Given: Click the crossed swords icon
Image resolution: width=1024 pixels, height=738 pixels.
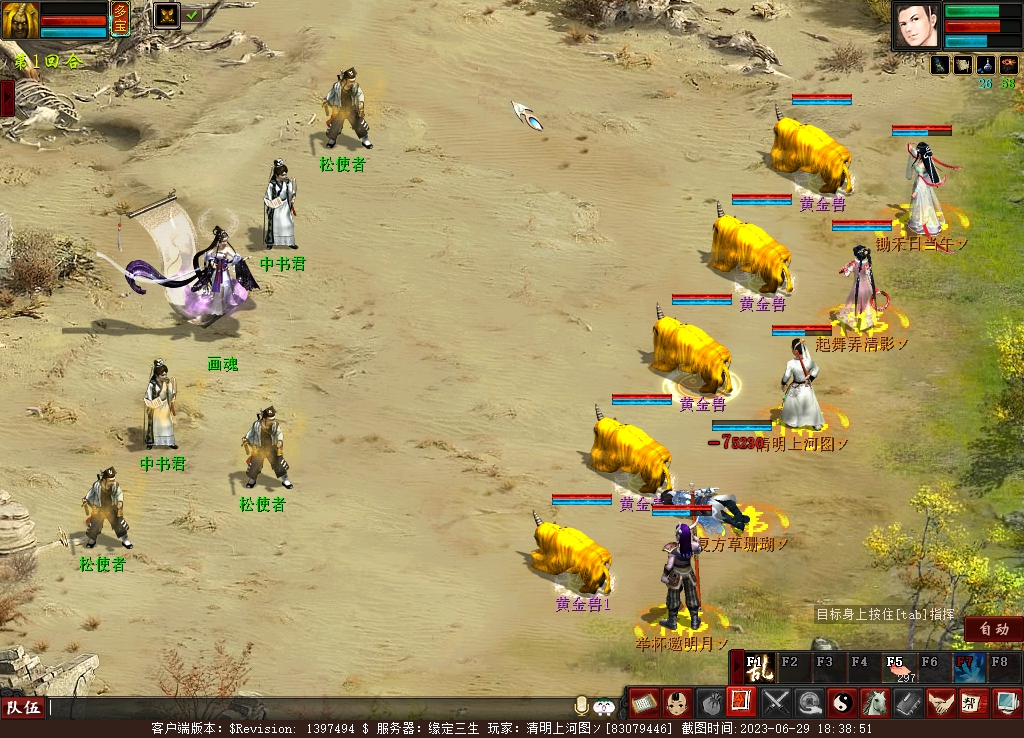Looking at the screenshot, I should 776,702.
